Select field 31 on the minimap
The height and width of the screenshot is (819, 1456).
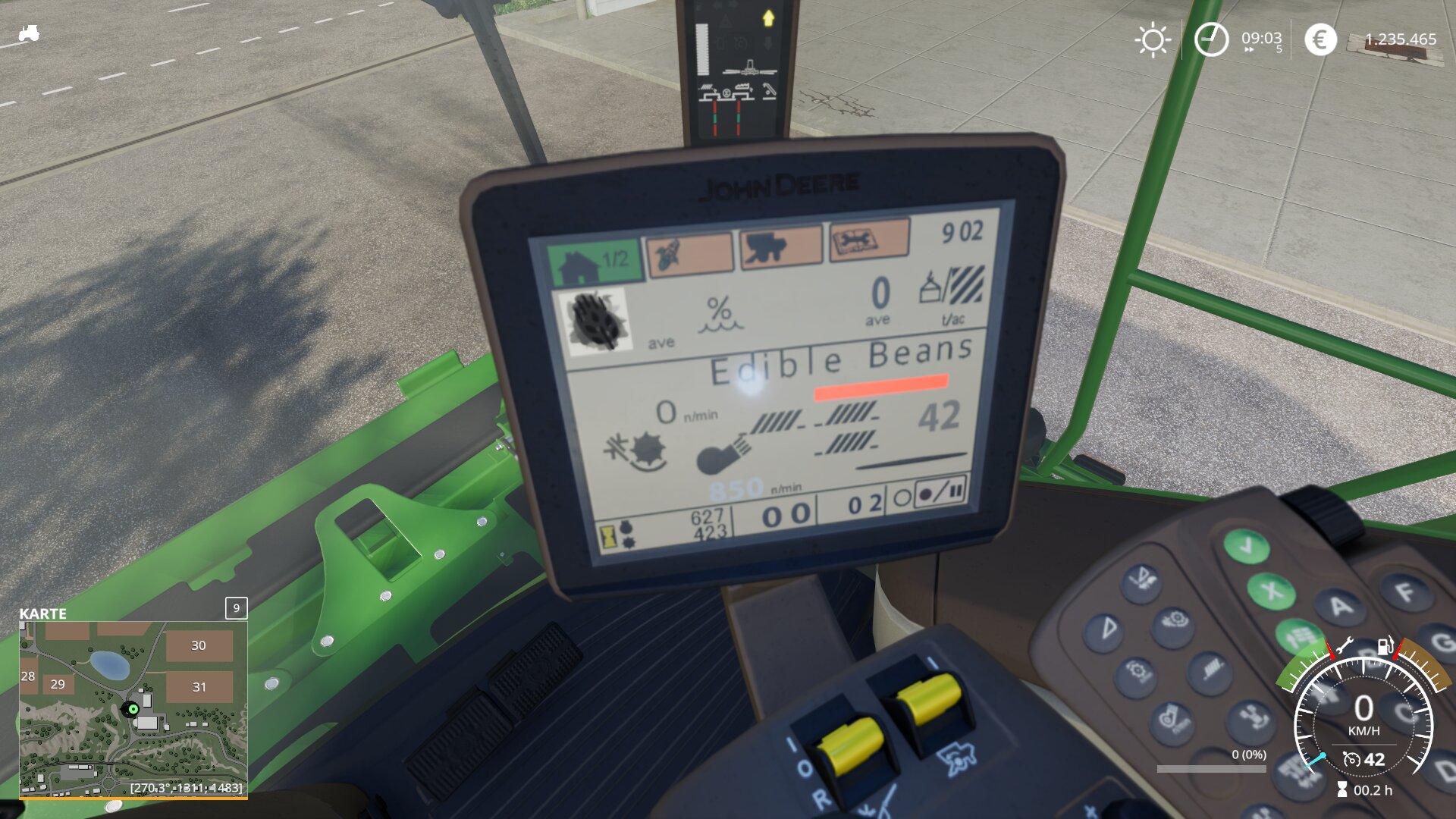[199, 687]
